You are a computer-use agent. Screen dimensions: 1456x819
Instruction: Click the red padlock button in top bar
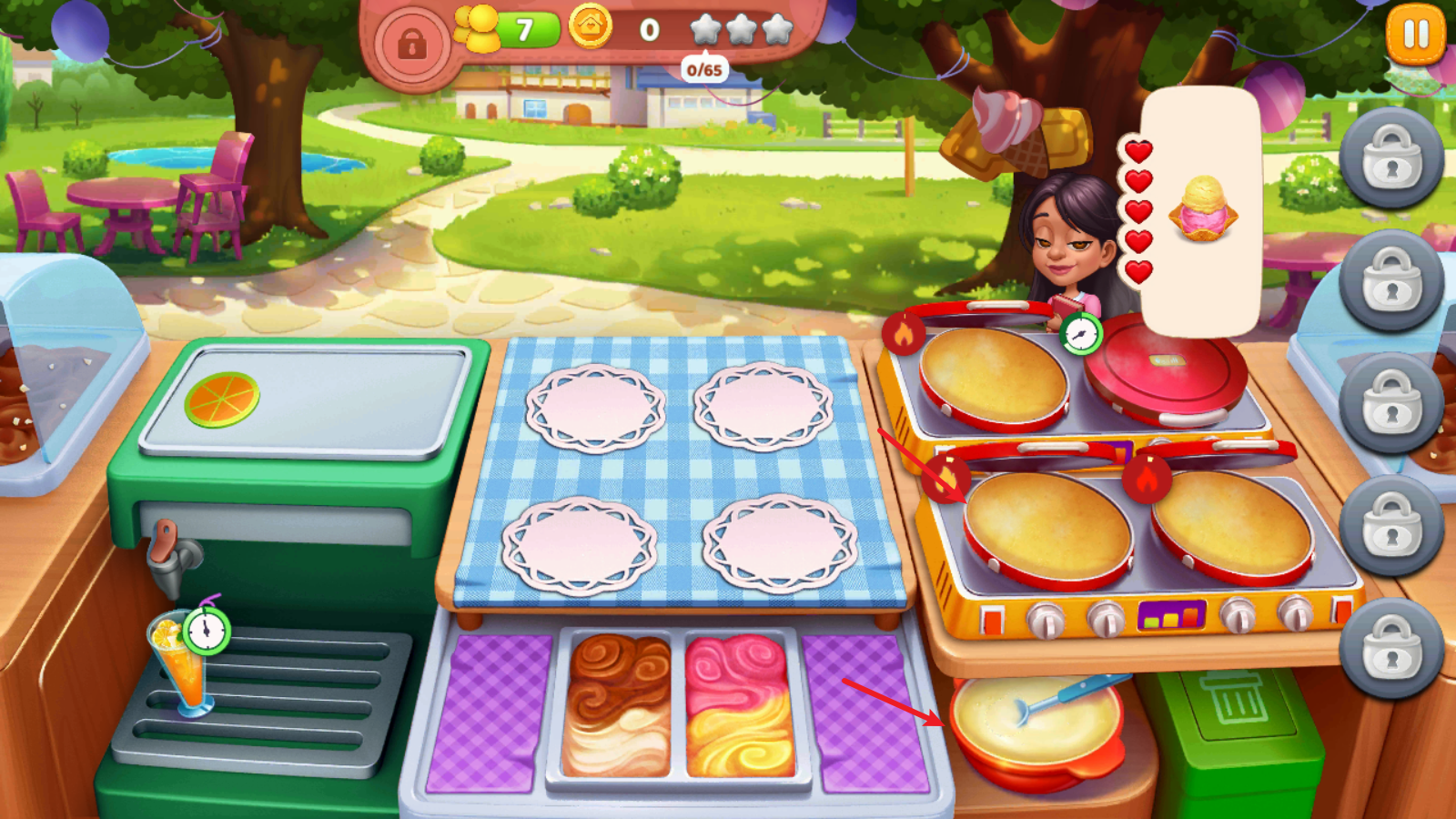[x=411, y=43]
